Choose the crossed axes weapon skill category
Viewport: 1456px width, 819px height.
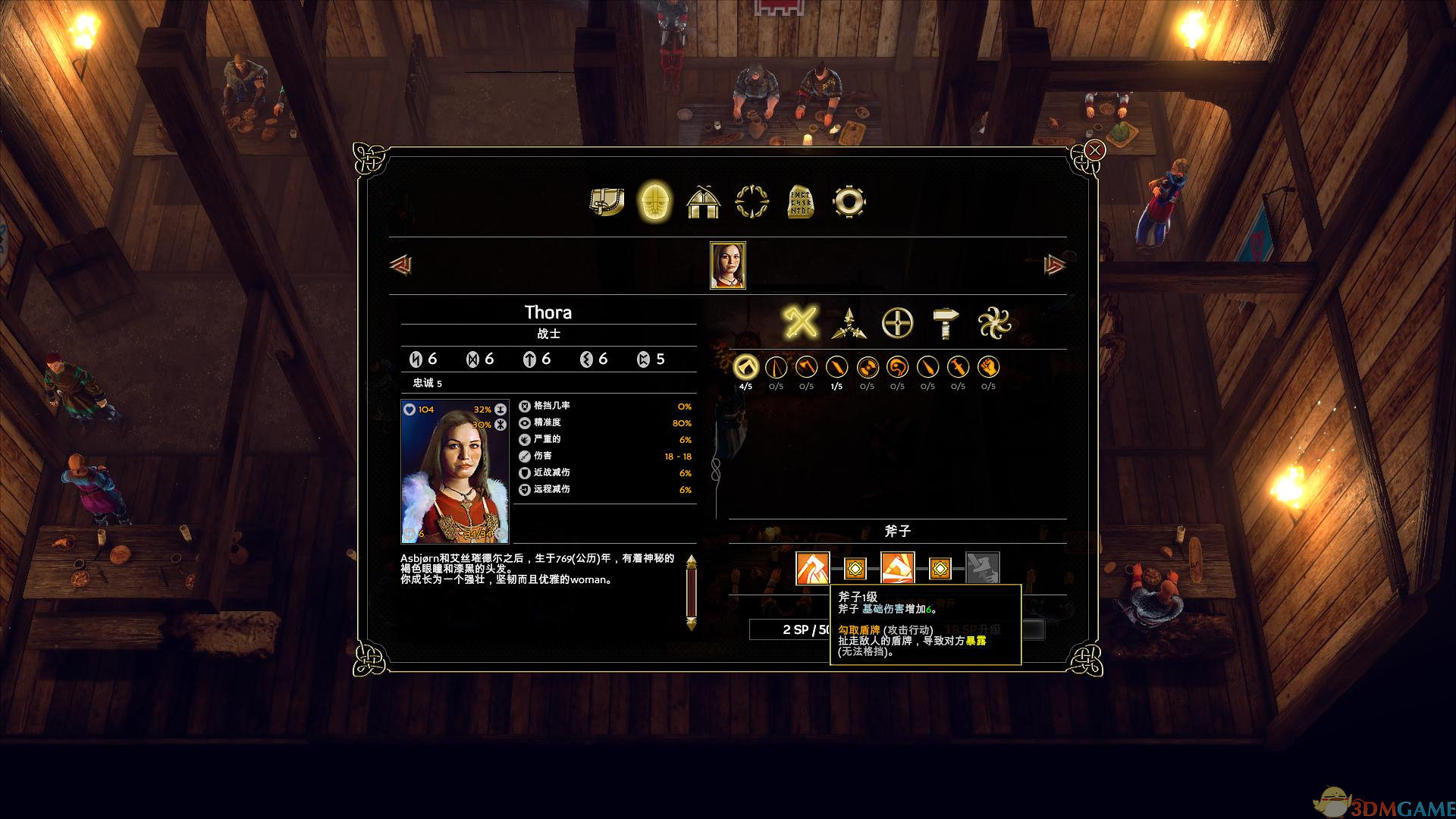(x=801, y=324)
